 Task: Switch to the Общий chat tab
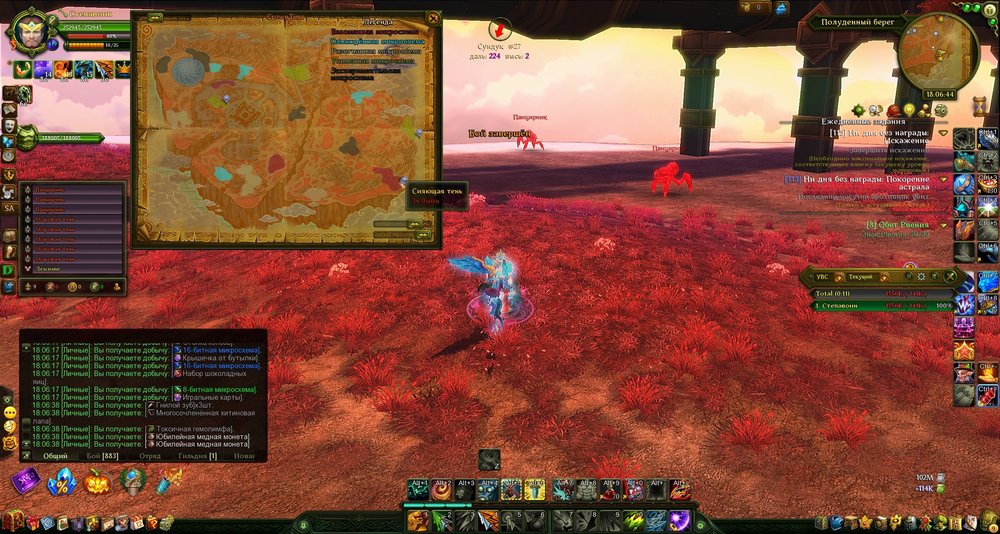click(x=56, y=455)
